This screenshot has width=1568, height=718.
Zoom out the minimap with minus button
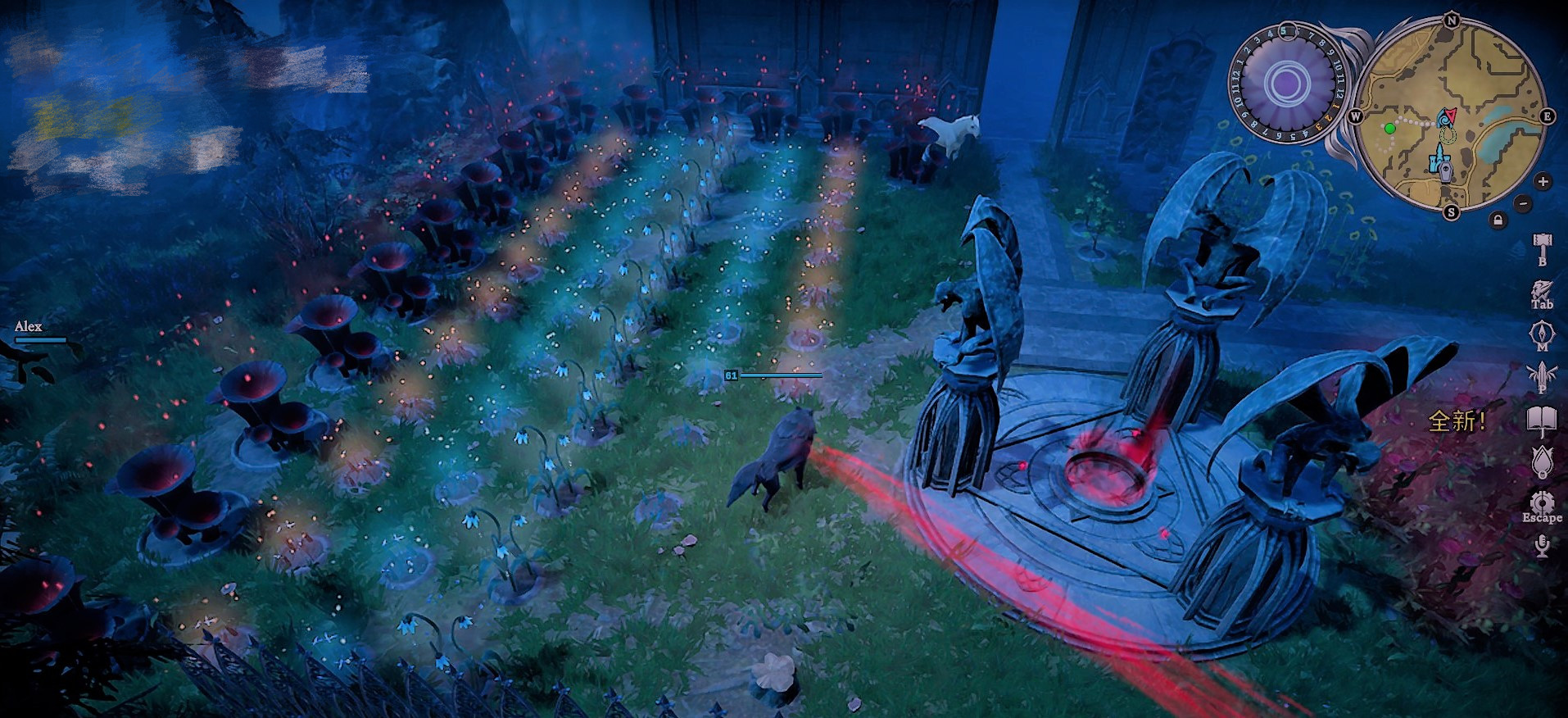[1522, 202]
